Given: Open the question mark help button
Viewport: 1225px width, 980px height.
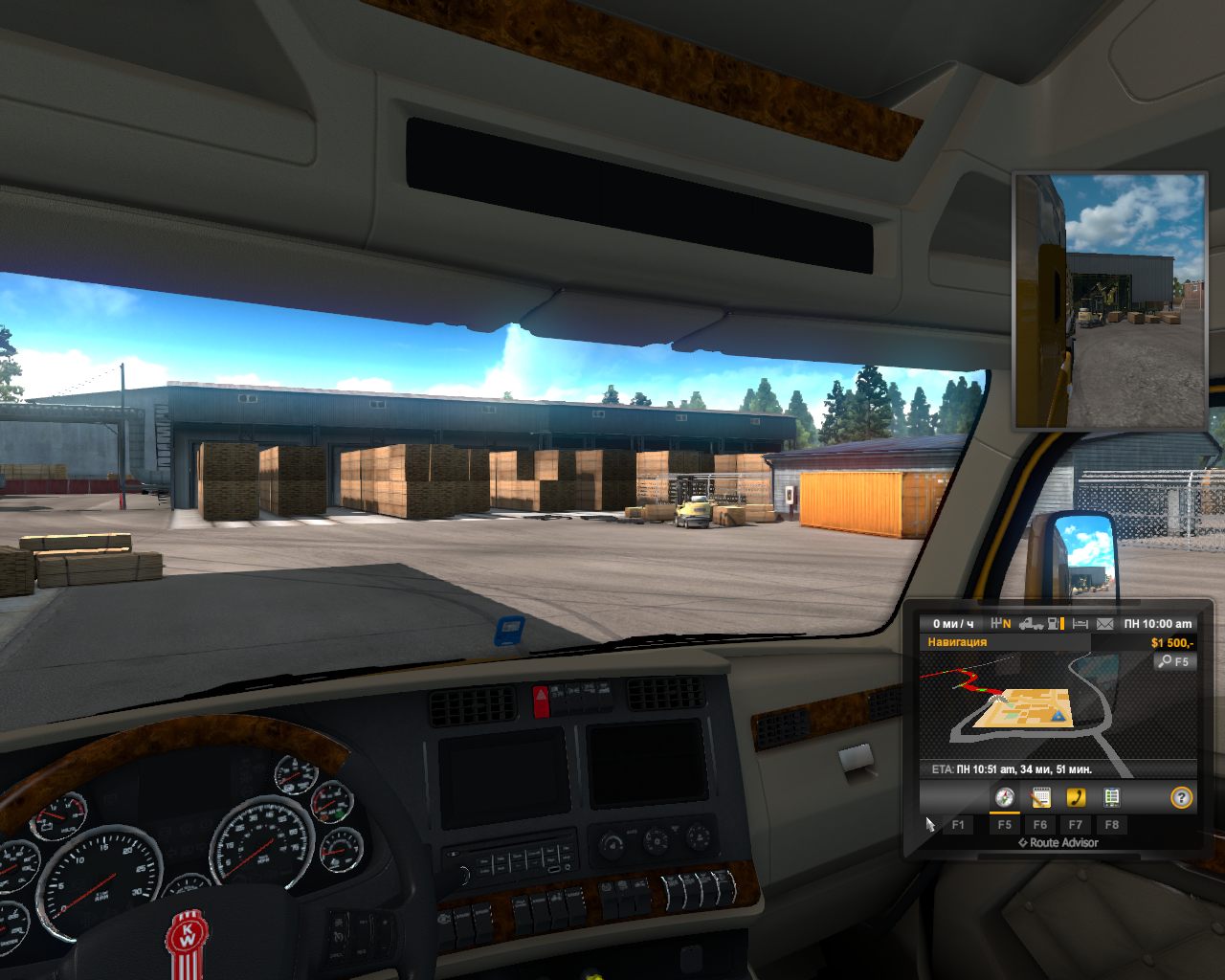Looking at the screenshot, I should 1182,797.
